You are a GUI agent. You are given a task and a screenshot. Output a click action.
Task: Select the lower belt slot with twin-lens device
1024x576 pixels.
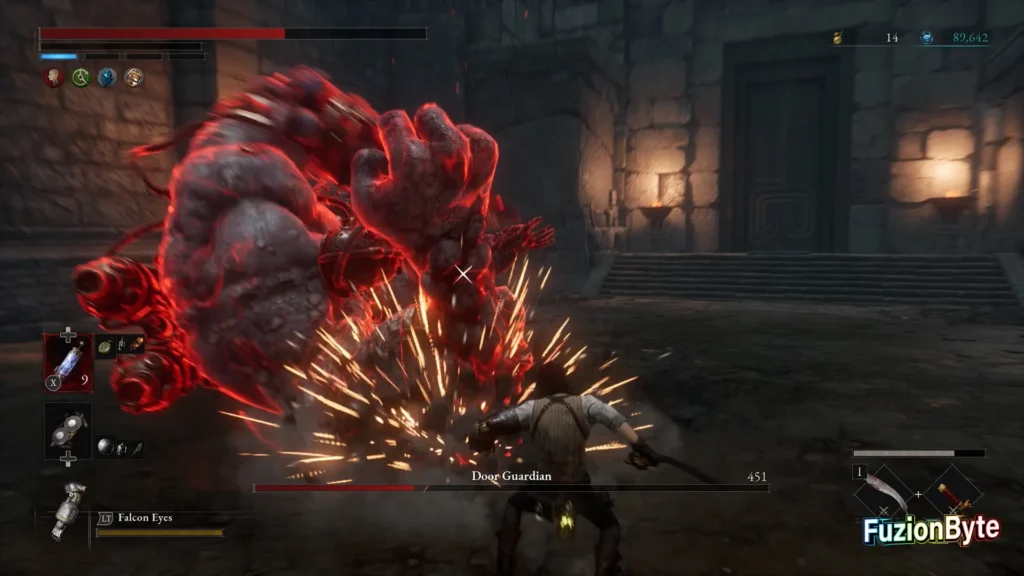(68, 430)
